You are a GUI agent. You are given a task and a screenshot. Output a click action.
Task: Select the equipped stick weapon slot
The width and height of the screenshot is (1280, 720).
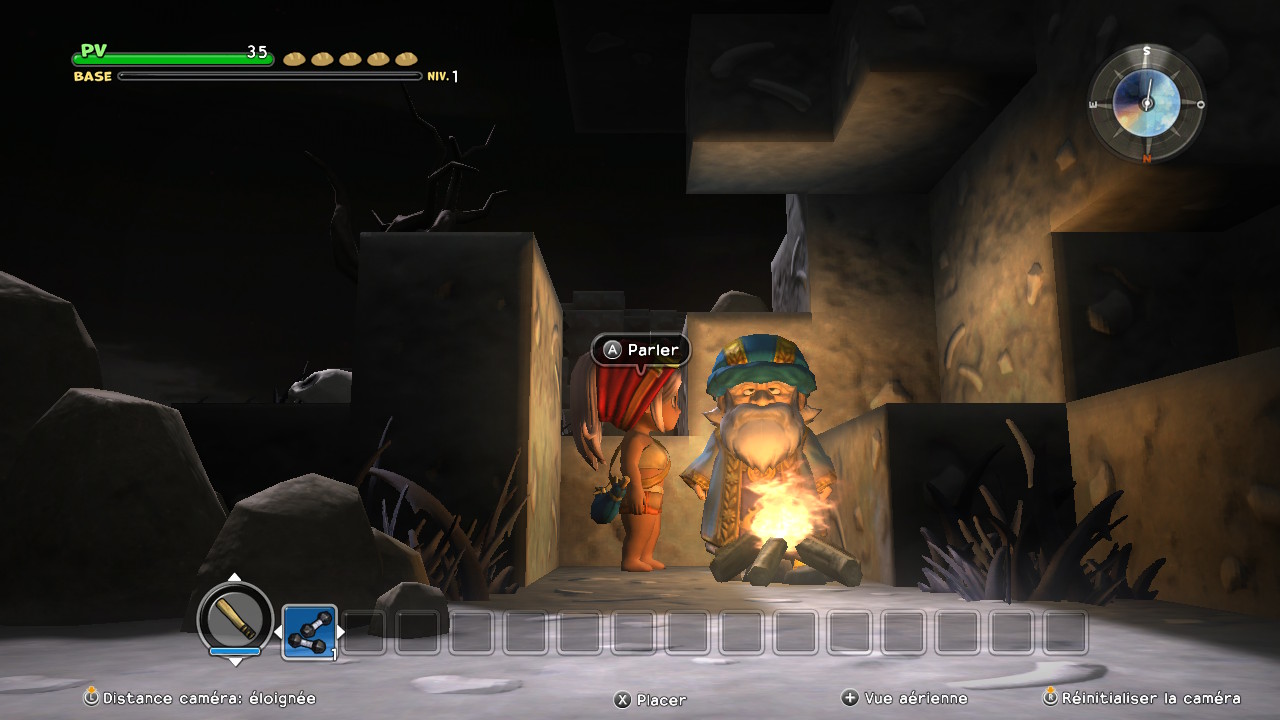point(236,616)
